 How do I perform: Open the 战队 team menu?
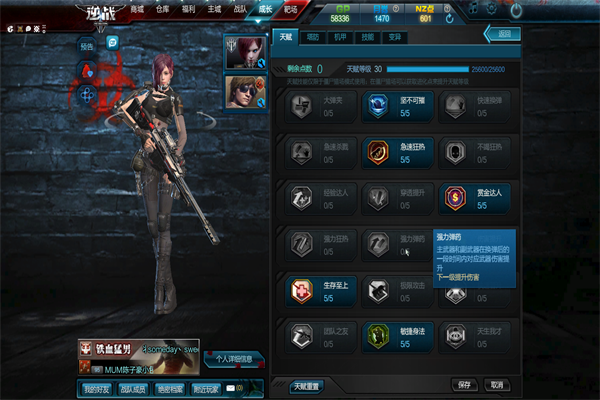tap(241, 9)
